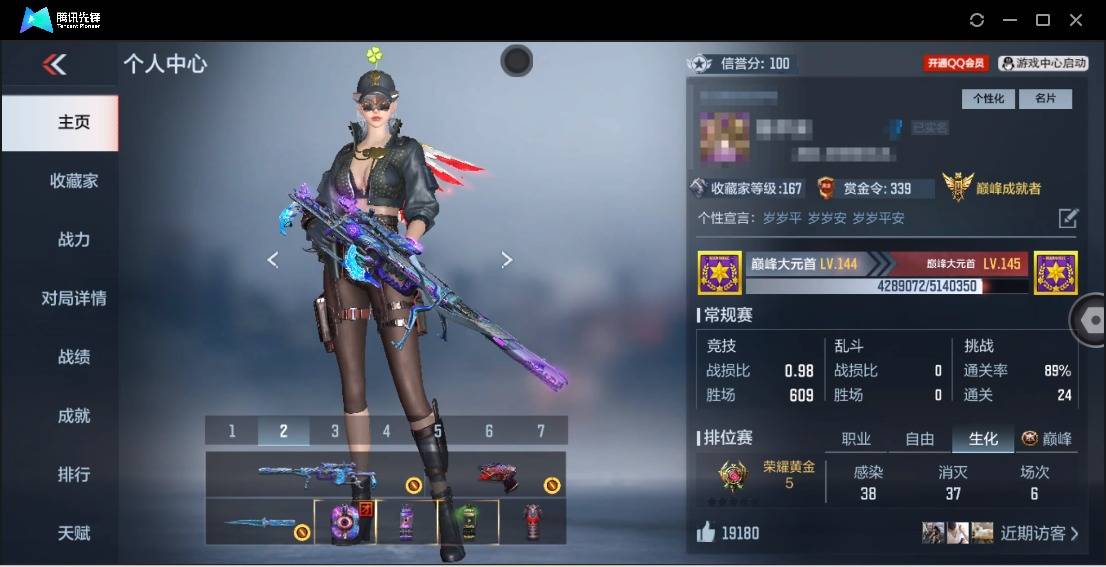
Task: Open the 战绩 section
Action: pyautogui.click(x=74, y=357)
